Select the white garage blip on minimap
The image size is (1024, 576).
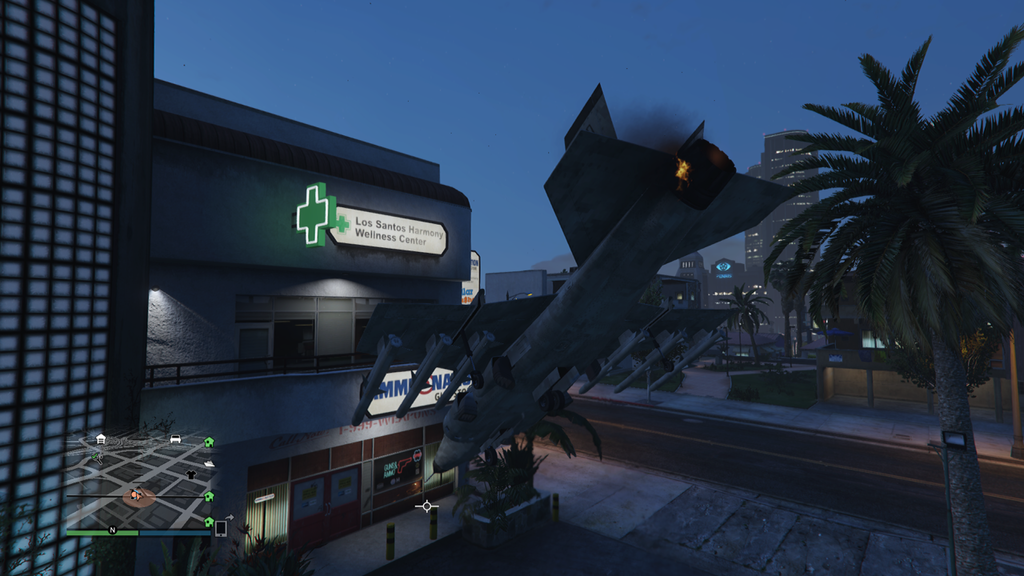101,439
